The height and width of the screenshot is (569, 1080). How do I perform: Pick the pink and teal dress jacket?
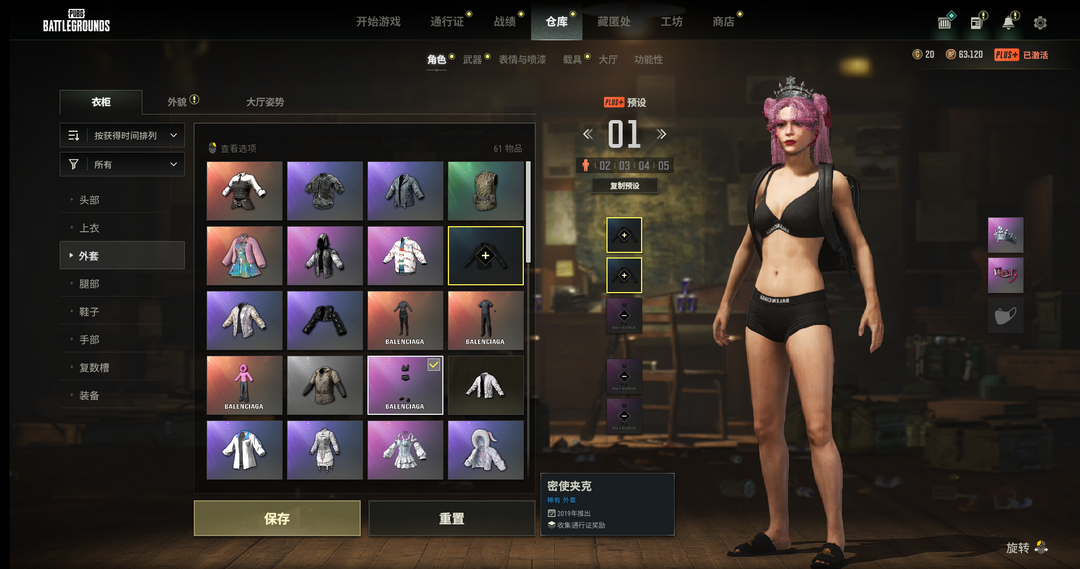point(245,255)
